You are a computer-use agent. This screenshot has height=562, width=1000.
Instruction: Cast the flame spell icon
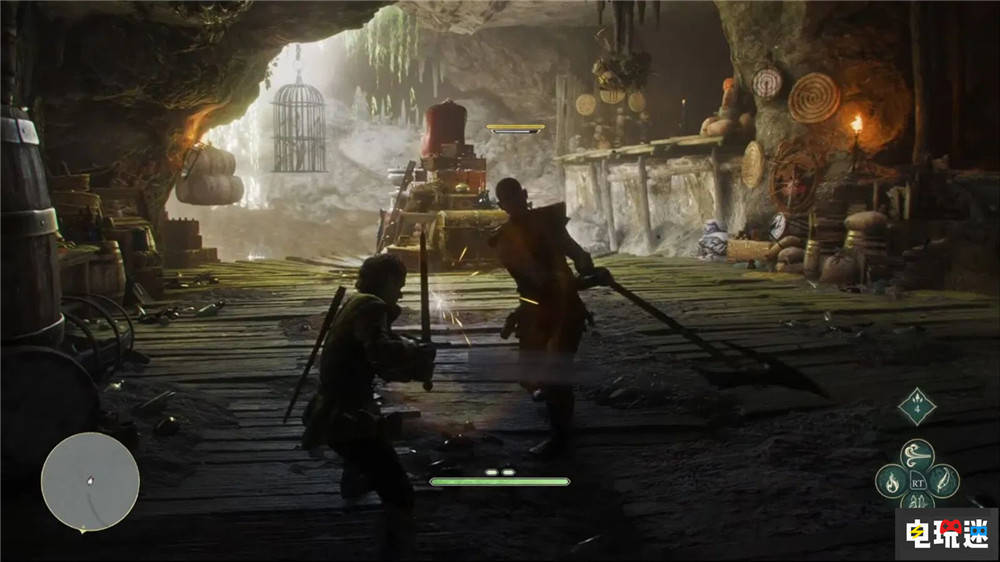pos(891,481)
